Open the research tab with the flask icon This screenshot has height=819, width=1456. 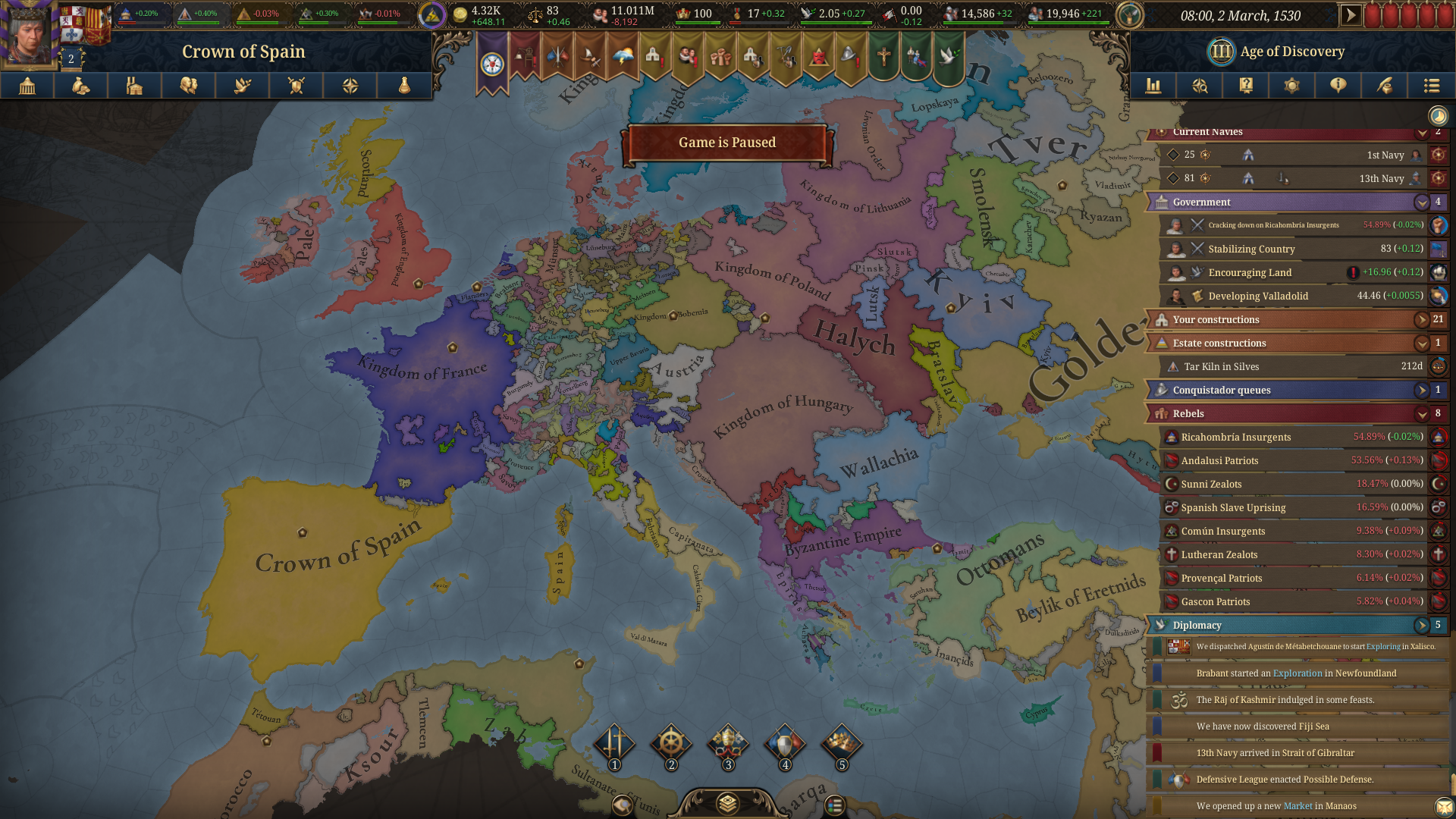[404, 86]
